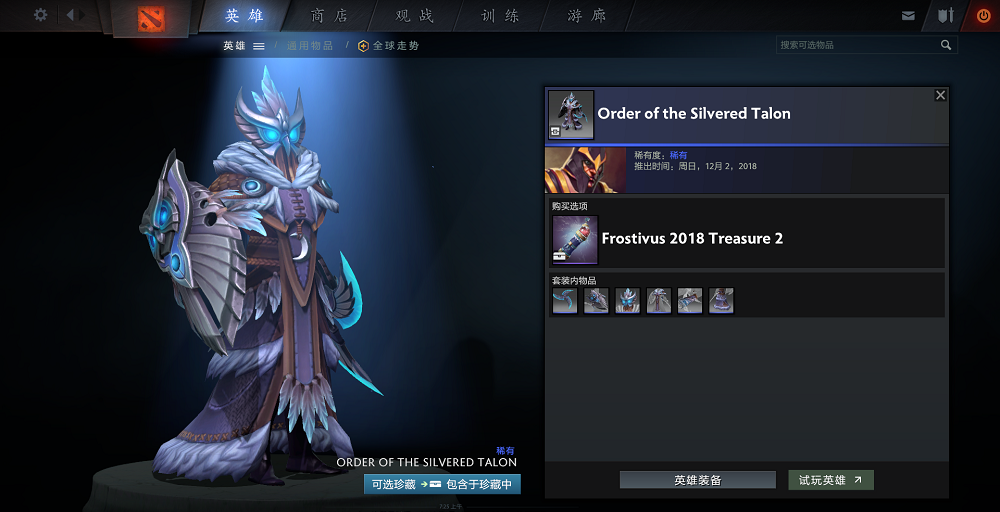Go back with the left arrow
The image size is (1000, 512).
[x=71, y=15]
